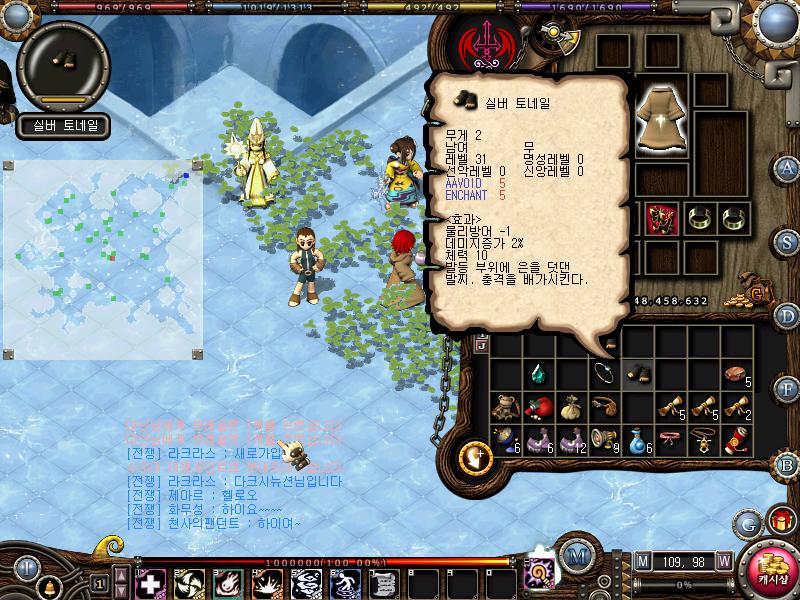Select the red scroll case item
This screenshot has width=800, height=600.
(737, 439)
